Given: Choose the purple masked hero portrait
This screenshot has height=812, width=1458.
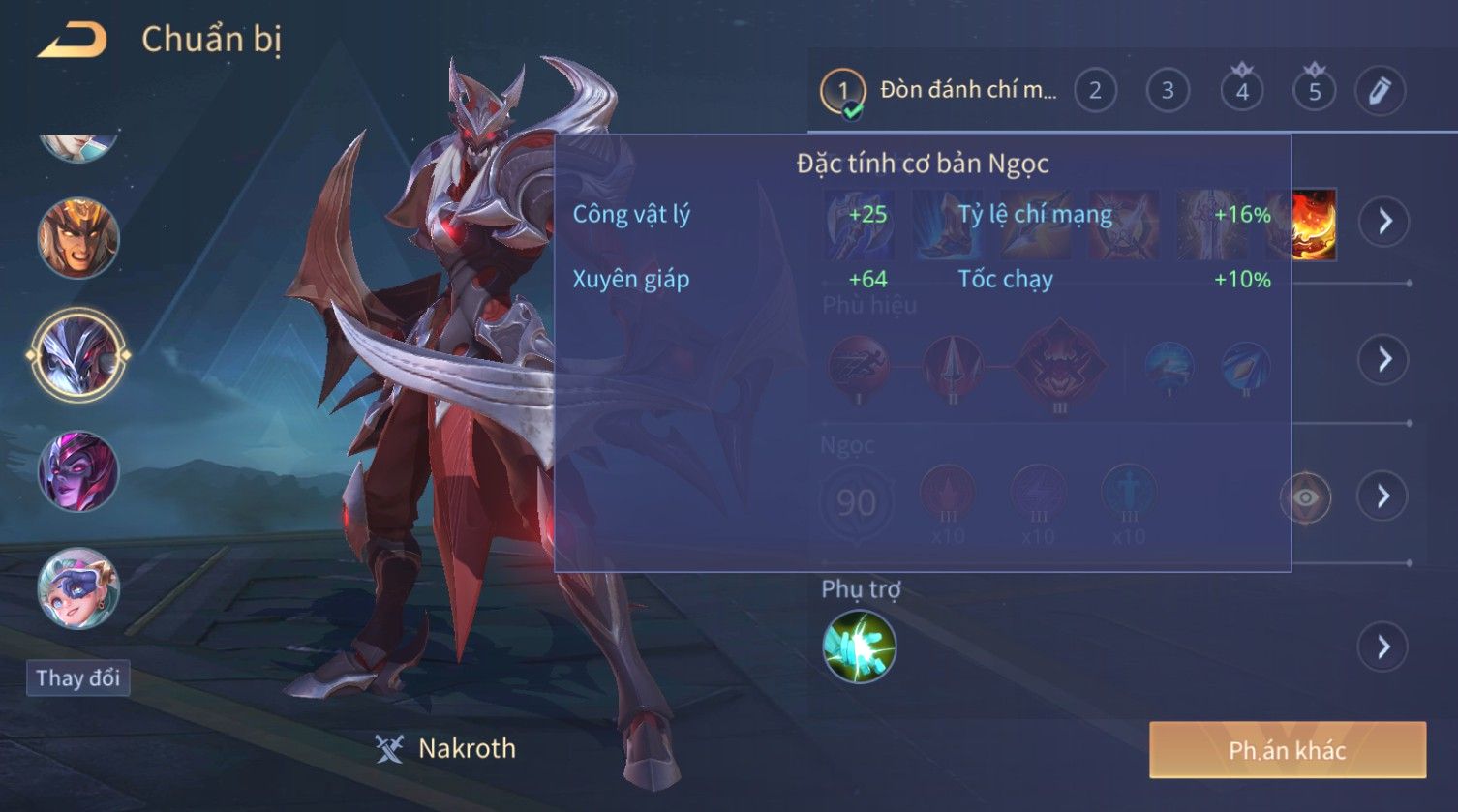Looking at the screenshot, I should [78, 472].
